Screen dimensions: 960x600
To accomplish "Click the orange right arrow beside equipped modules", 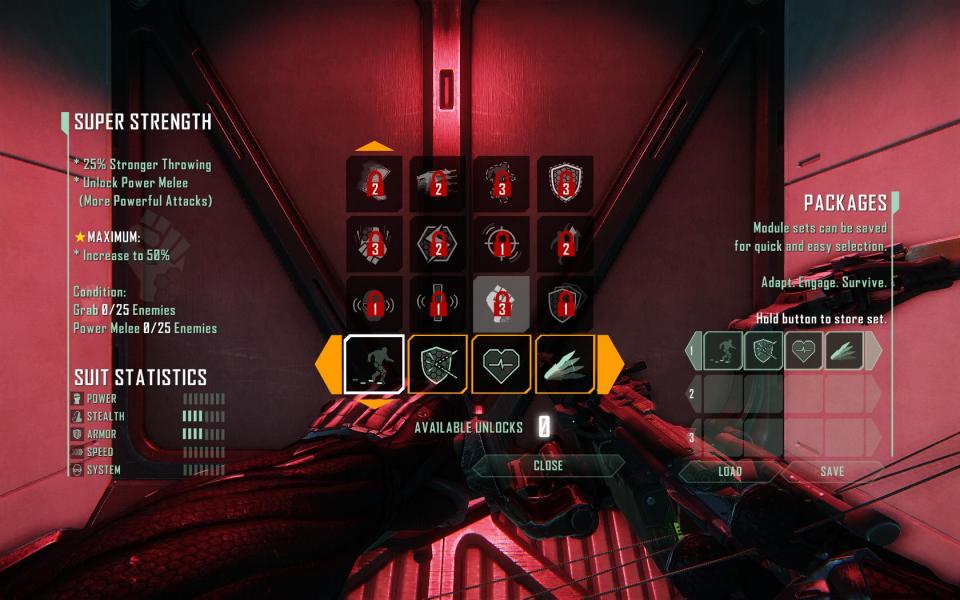I will point(612,365).
